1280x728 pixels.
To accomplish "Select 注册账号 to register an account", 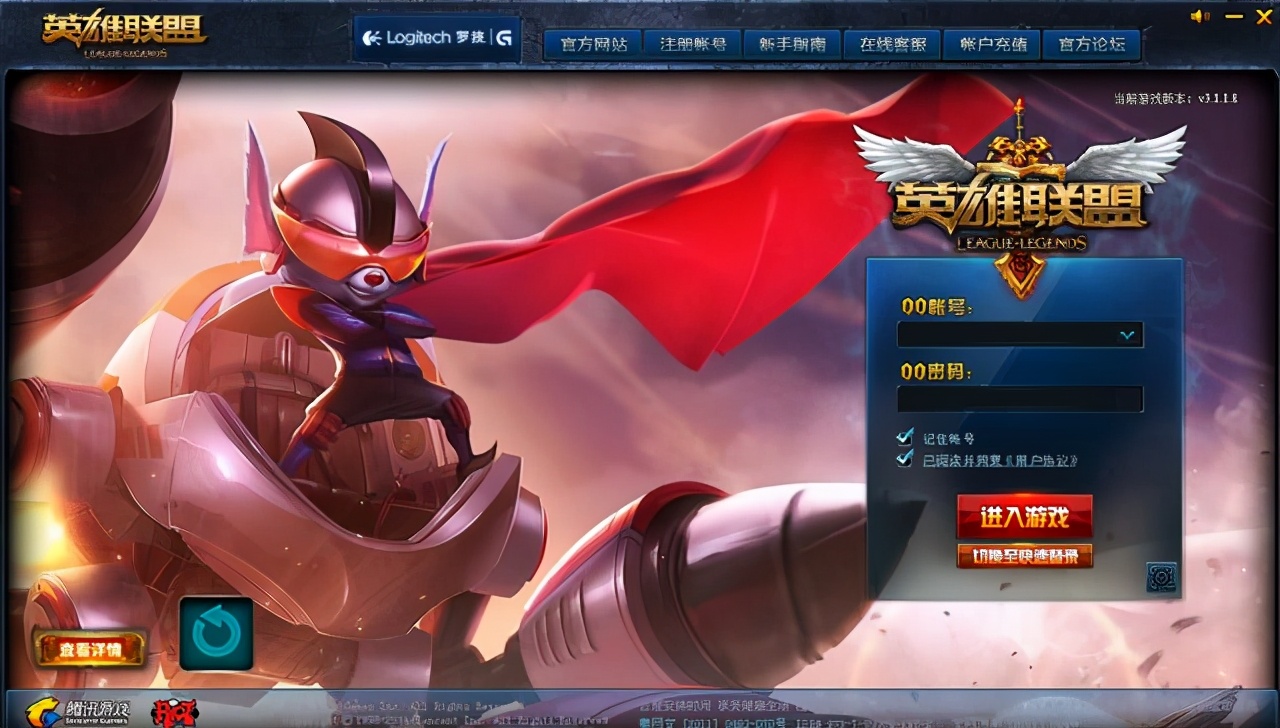I will pos(691,44).
